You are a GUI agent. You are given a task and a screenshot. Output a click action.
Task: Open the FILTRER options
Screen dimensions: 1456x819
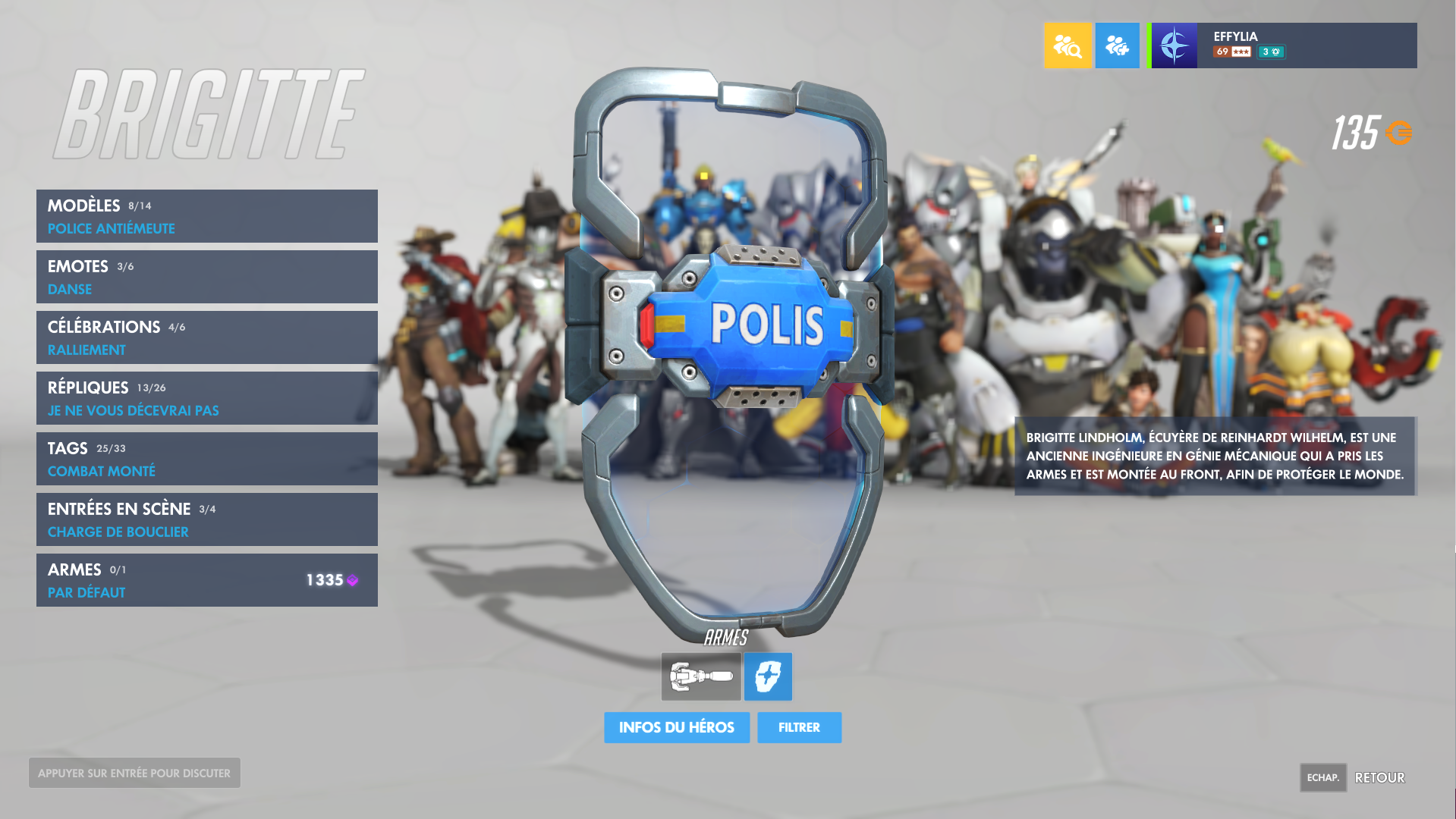(x=798, y=727)
